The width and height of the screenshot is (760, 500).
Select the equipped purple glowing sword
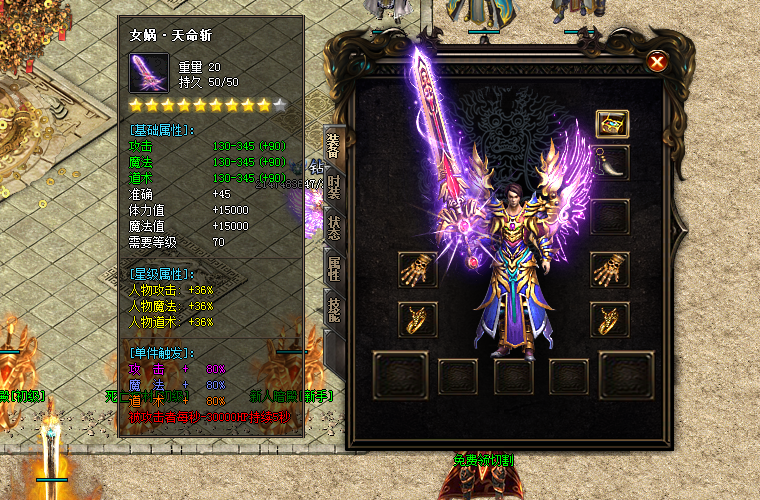click(x=440, y=150)
